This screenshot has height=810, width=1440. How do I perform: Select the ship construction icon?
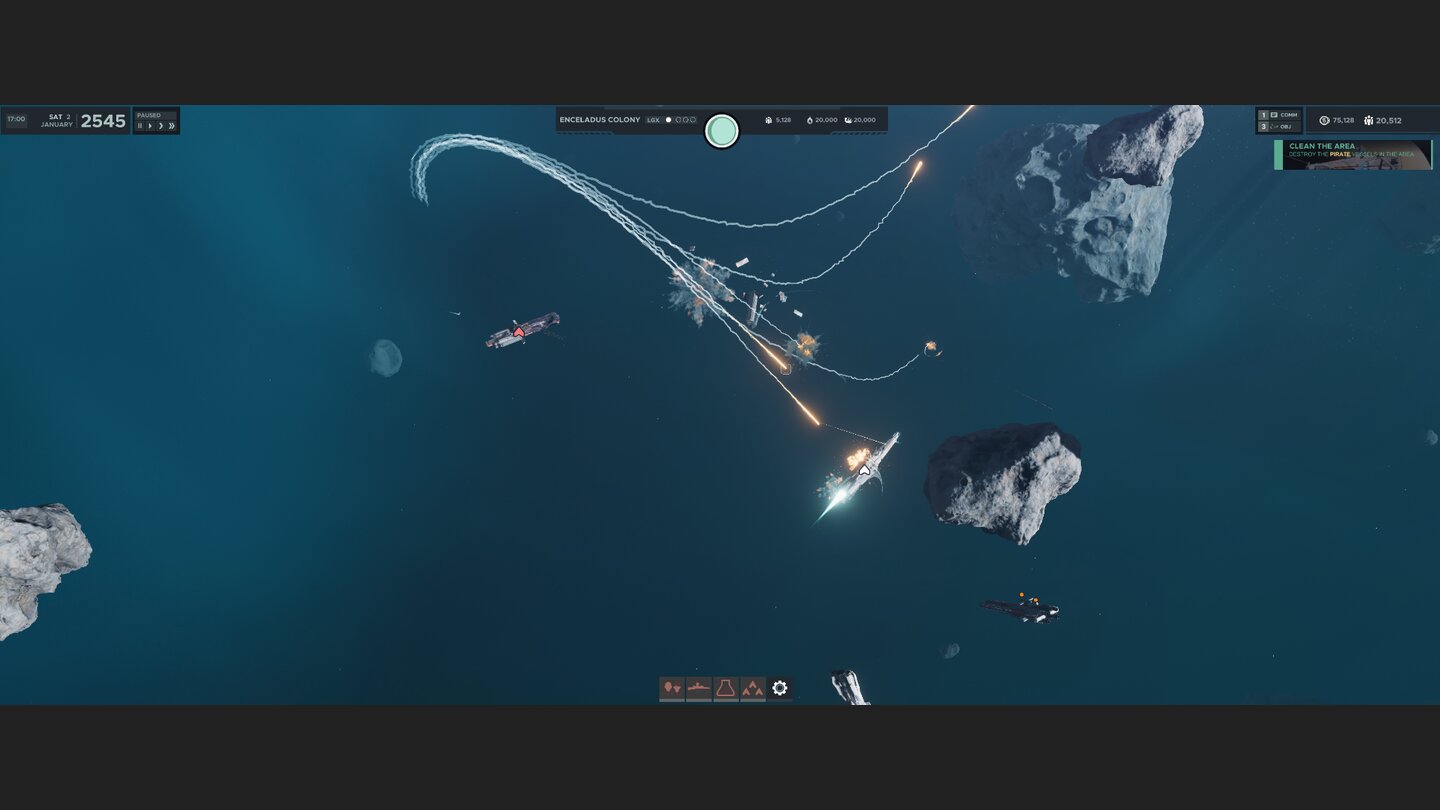tap(698, 687)
